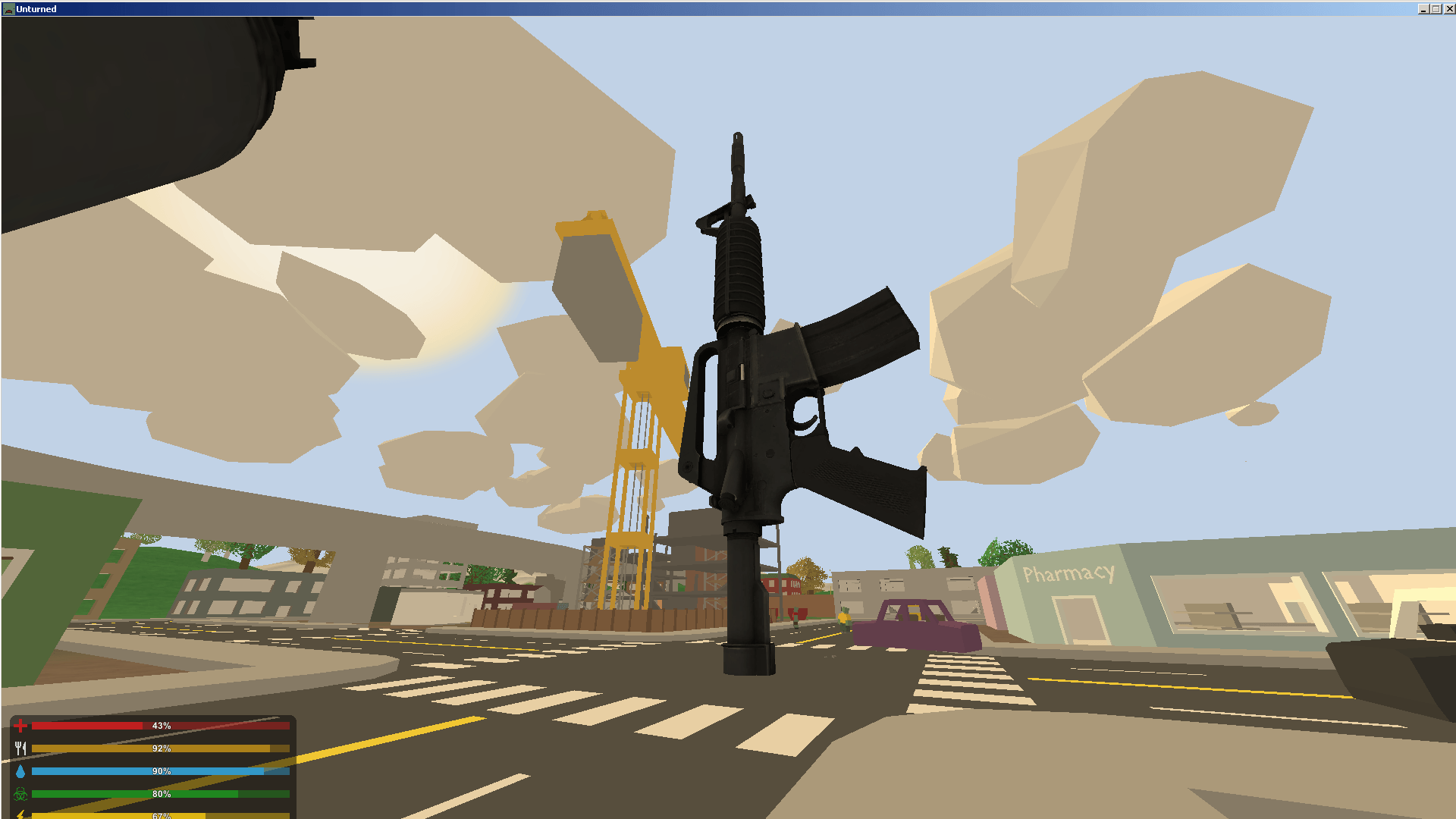Click the Pharmacy sign text
The height and width of the screenshot is (819, 1456).
[x=1068, y=574]
